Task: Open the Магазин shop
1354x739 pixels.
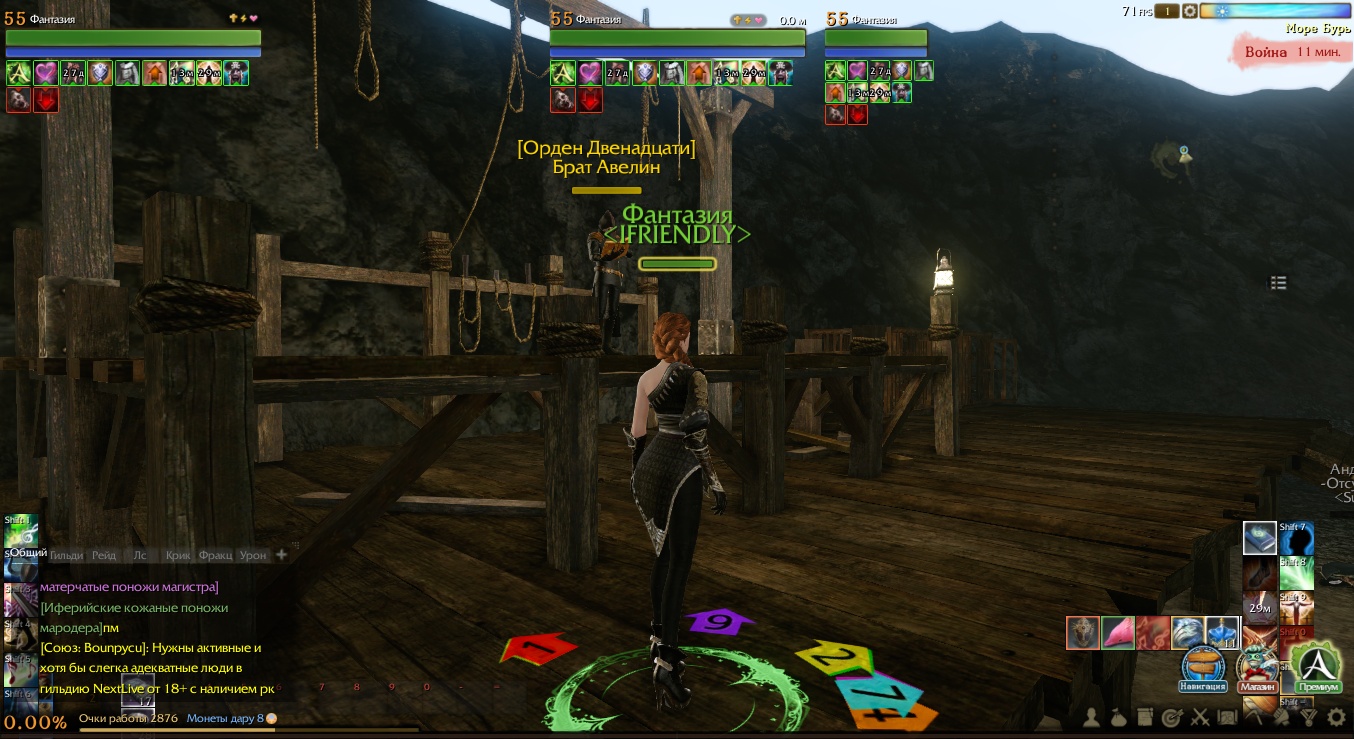Action: point(1258,668)
